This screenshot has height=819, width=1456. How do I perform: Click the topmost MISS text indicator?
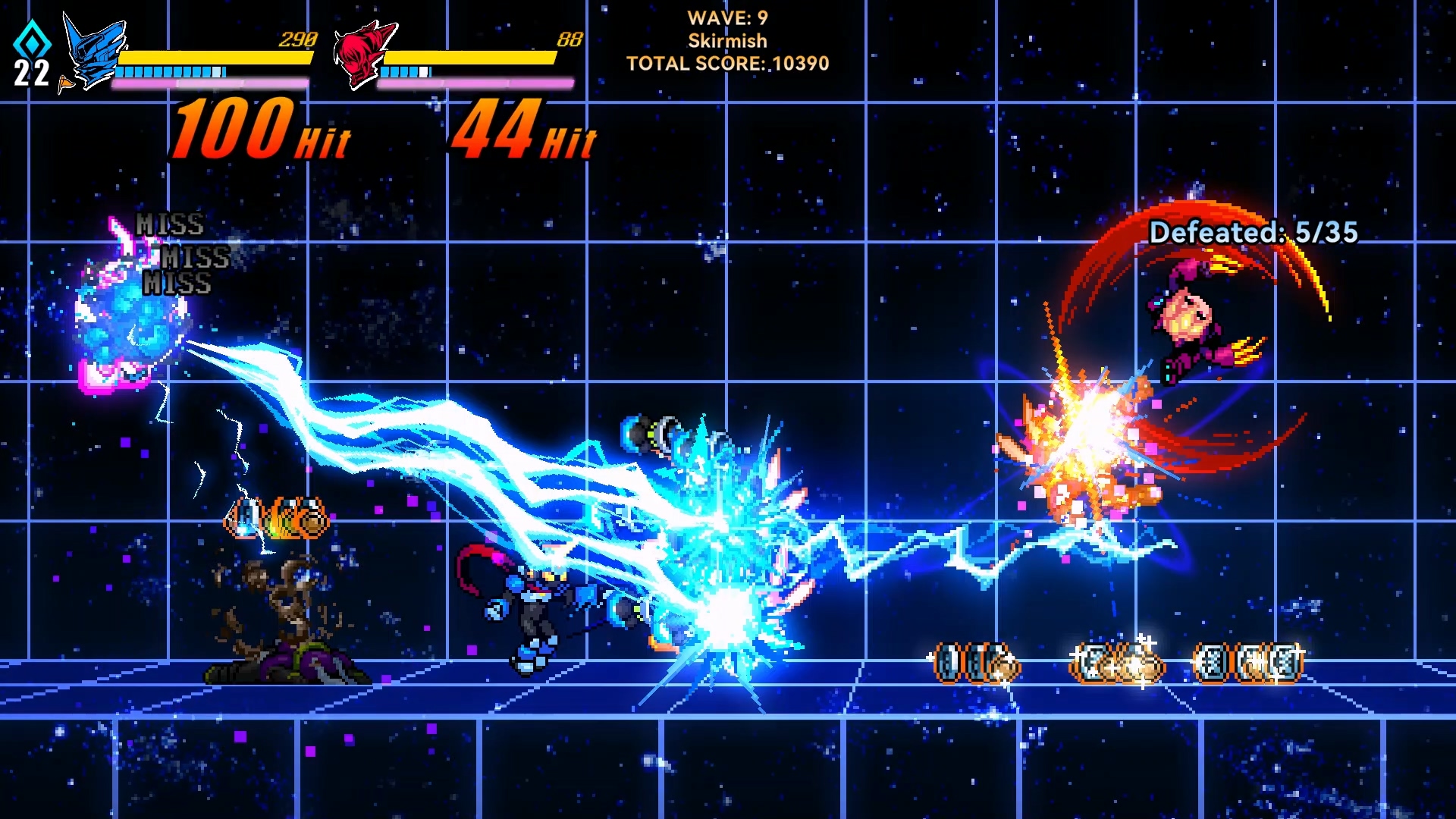[x=168, y=224]
